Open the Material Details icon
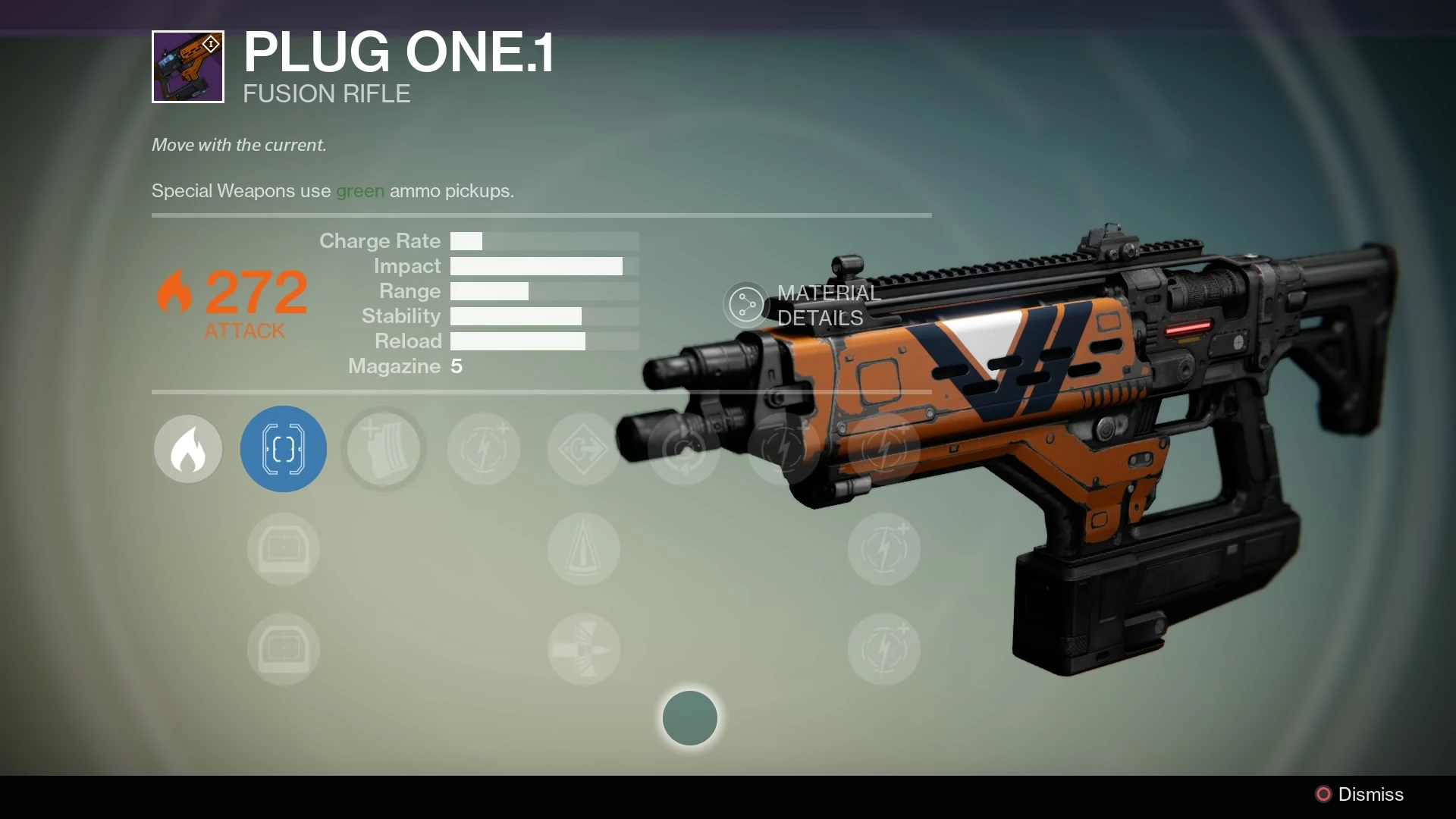Screen dimensions: 1456x819 [x=746, y=305]
